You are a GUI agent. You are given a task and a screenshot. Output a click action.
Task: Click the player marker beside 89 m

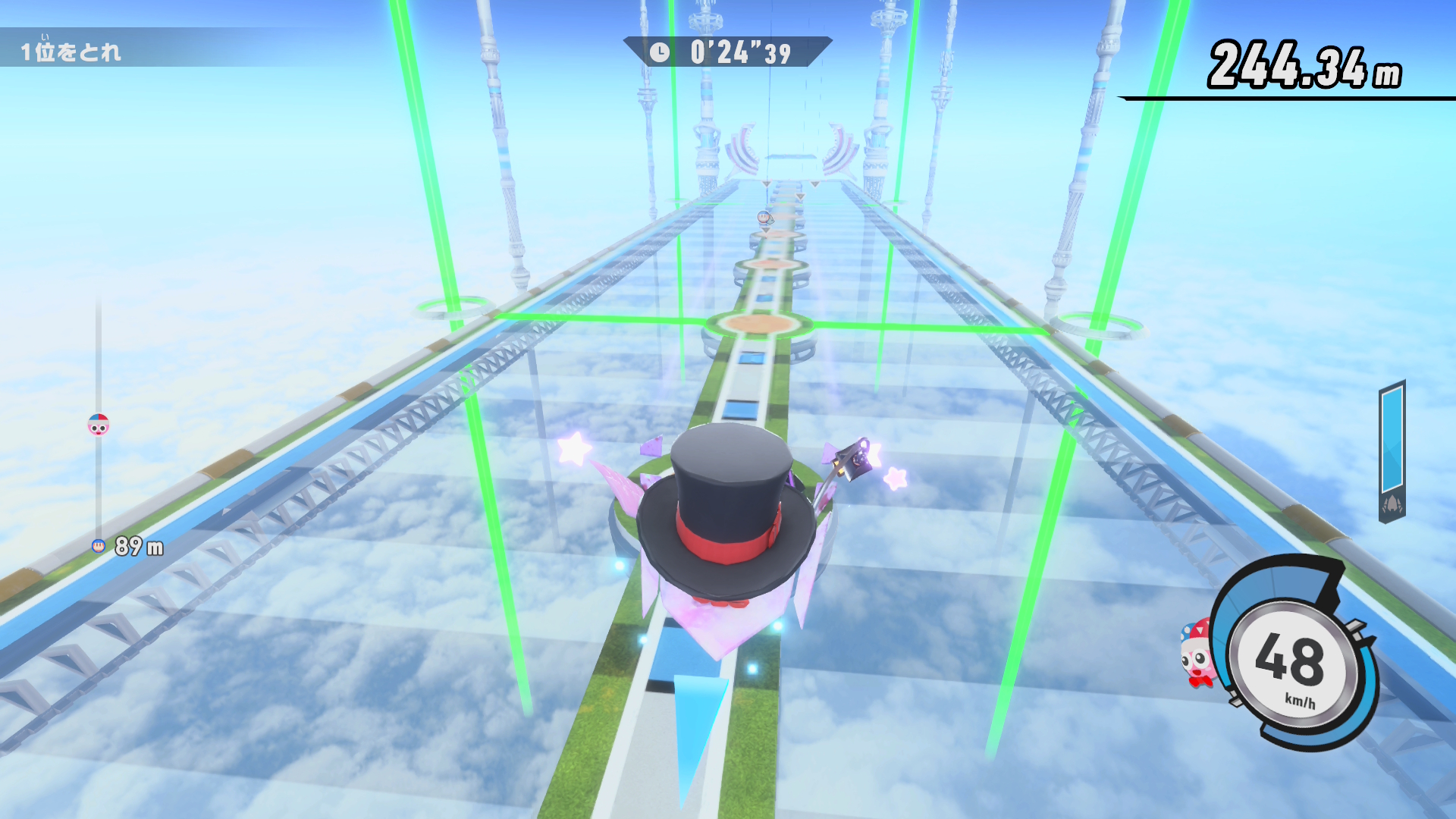click(x=99, y=546)
